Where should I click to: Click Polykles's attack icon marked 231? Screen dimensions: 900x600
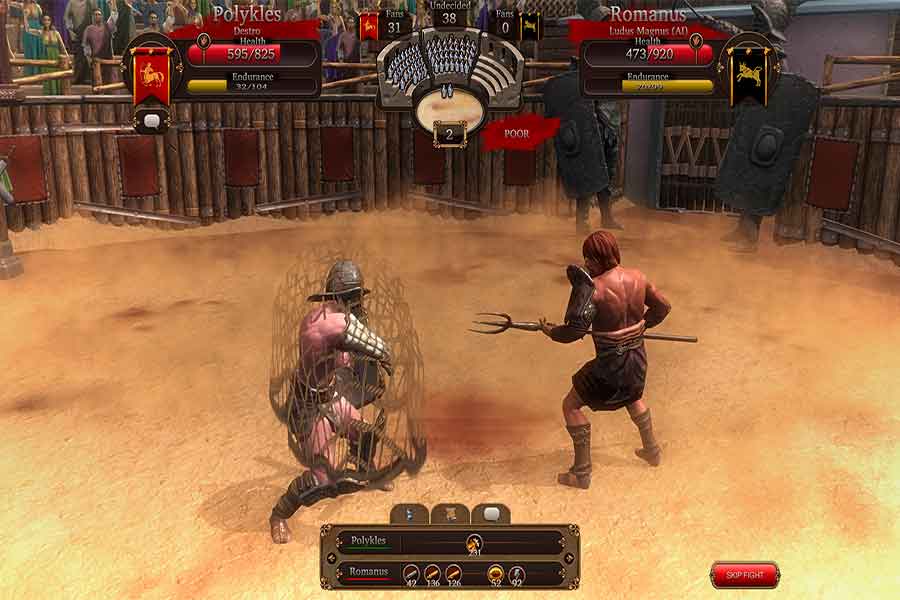[472, 543]
